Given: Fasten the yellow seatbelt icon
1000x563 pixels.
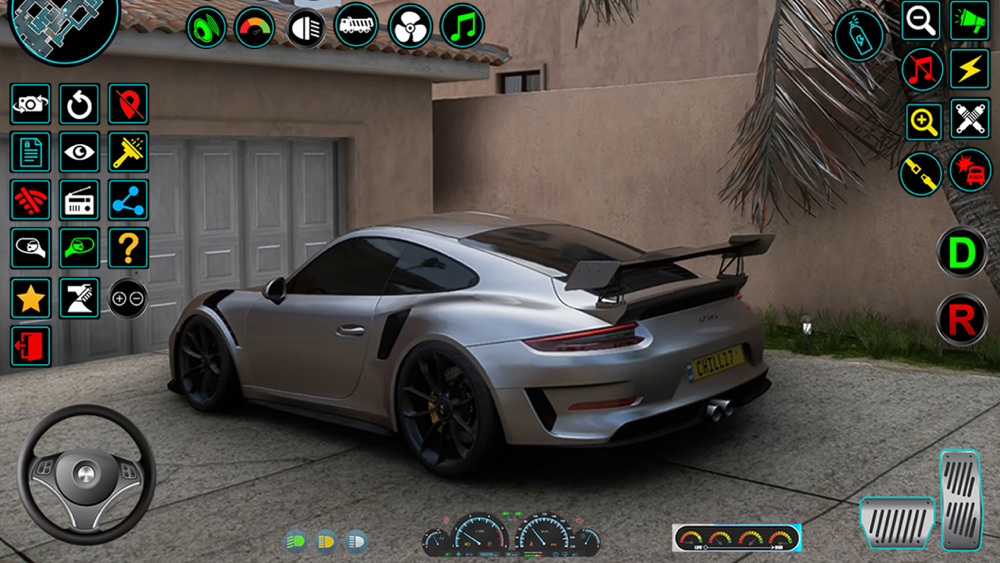Looking at the screenshot, I should coord(920,174).
